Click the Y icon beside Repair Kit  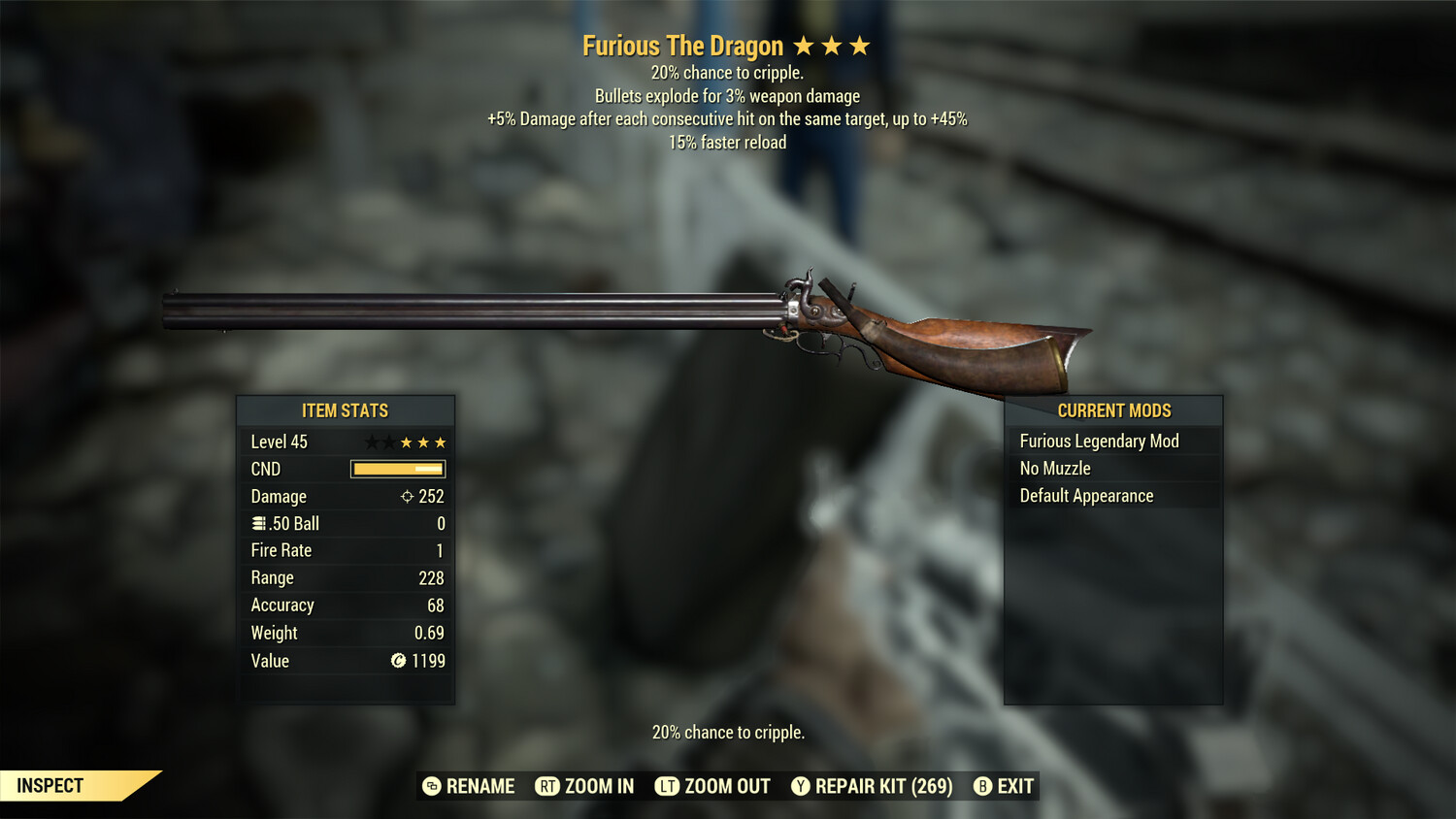tap(801, 786)
